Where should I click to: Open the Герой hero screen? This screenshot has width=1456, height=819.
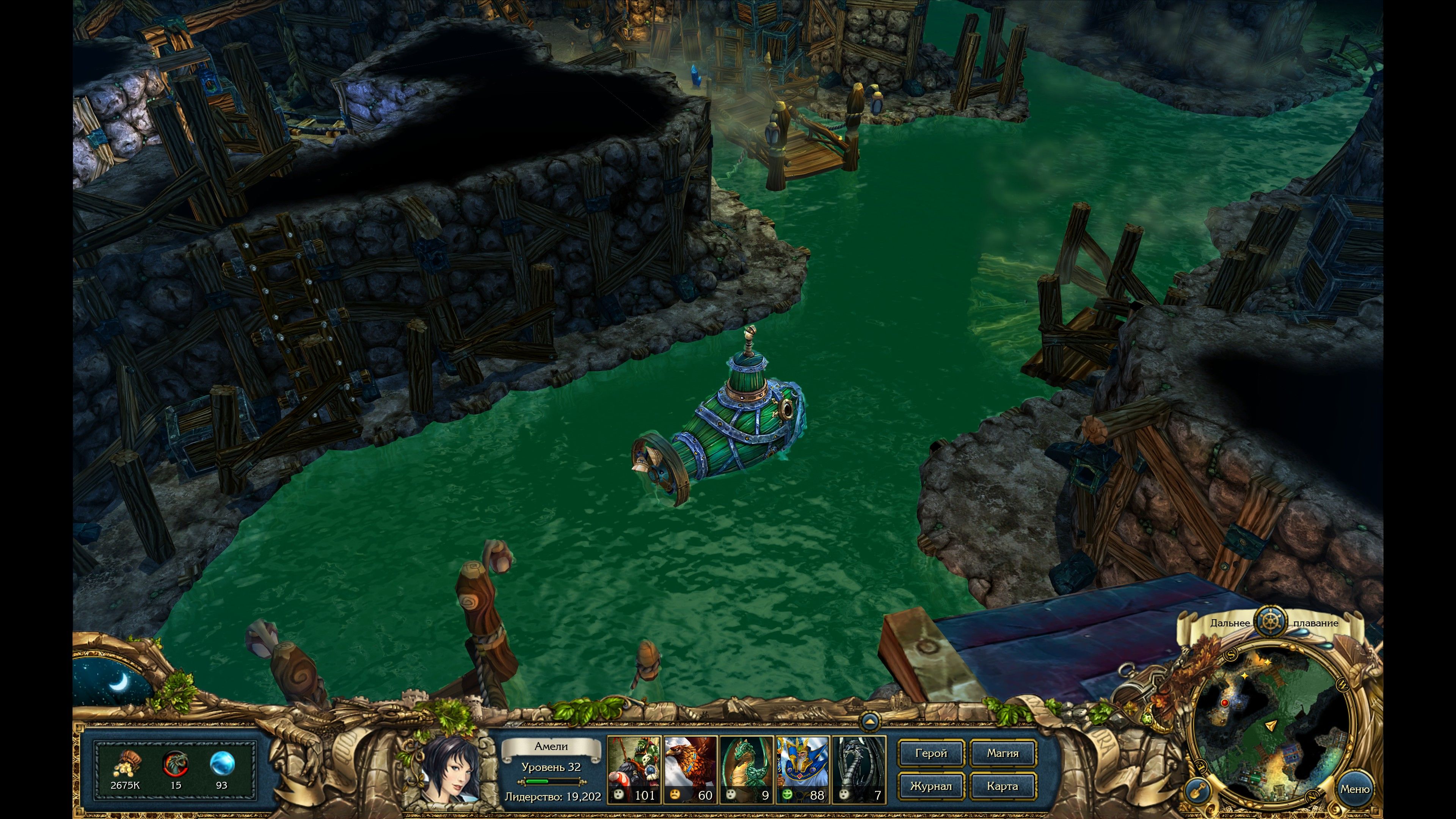(x=931, y=753)
